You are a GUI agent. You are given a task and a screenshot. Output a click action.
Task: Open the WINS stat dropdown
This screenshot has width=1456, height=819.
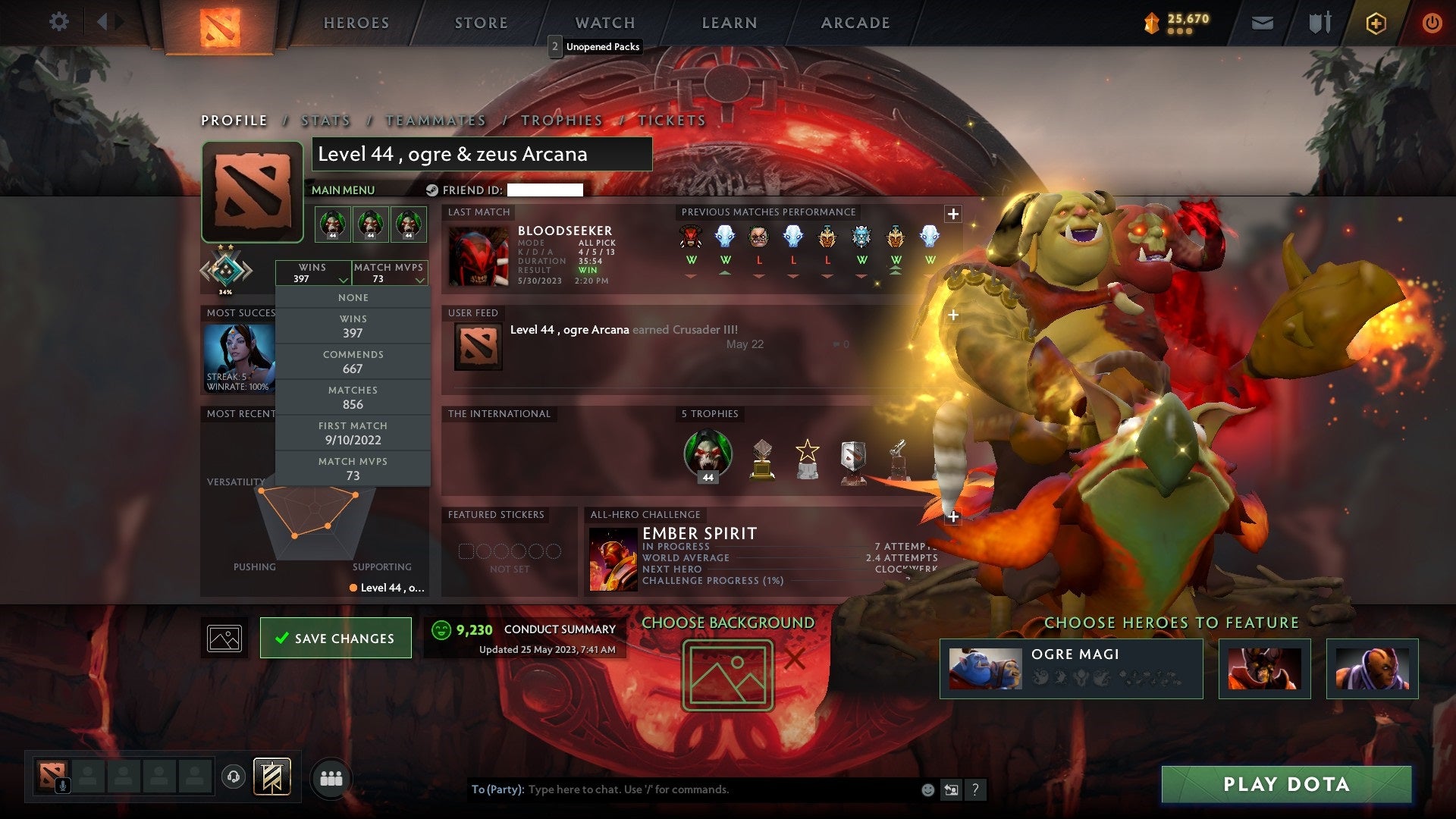click(x=315, y=273)
